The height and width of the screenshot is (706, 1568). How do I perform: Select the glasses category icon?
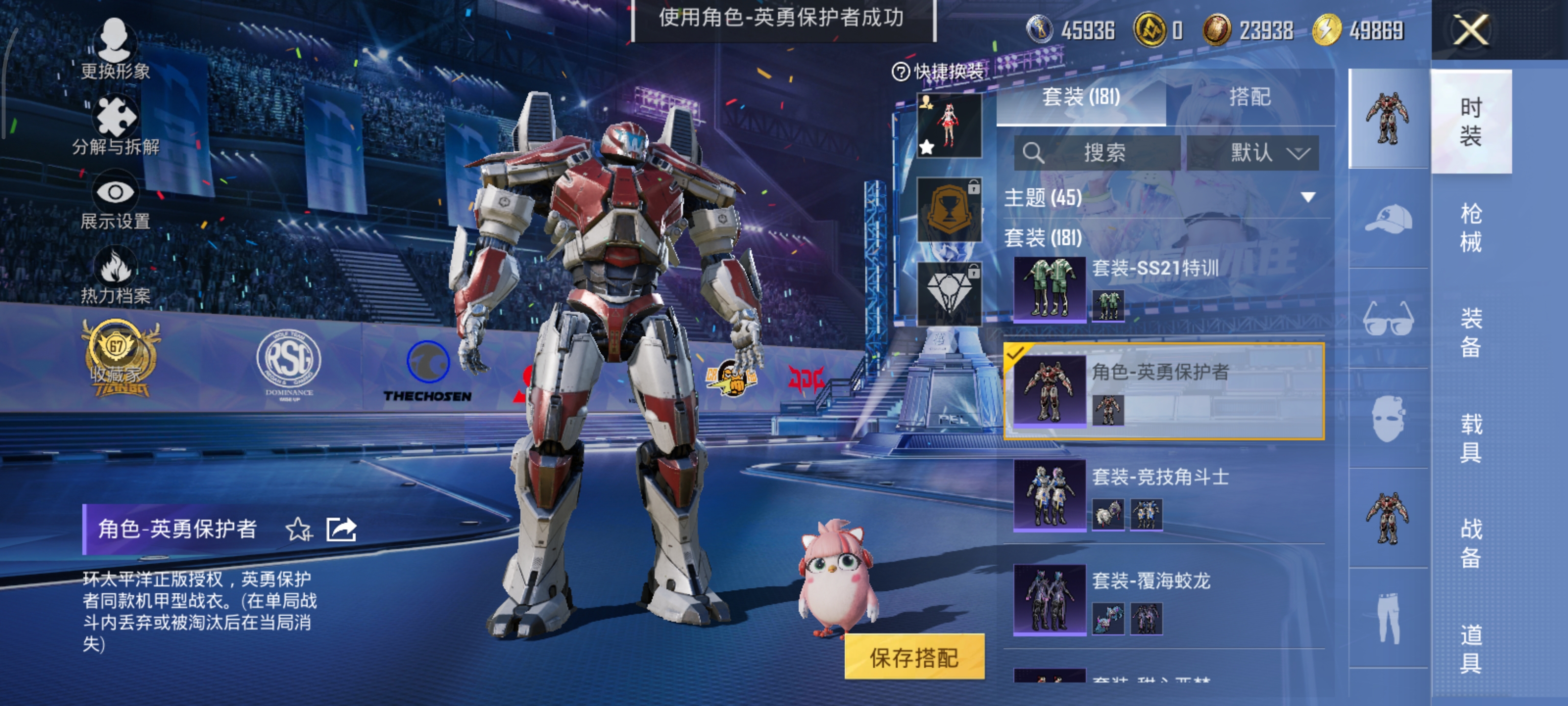coord(1389,319)
